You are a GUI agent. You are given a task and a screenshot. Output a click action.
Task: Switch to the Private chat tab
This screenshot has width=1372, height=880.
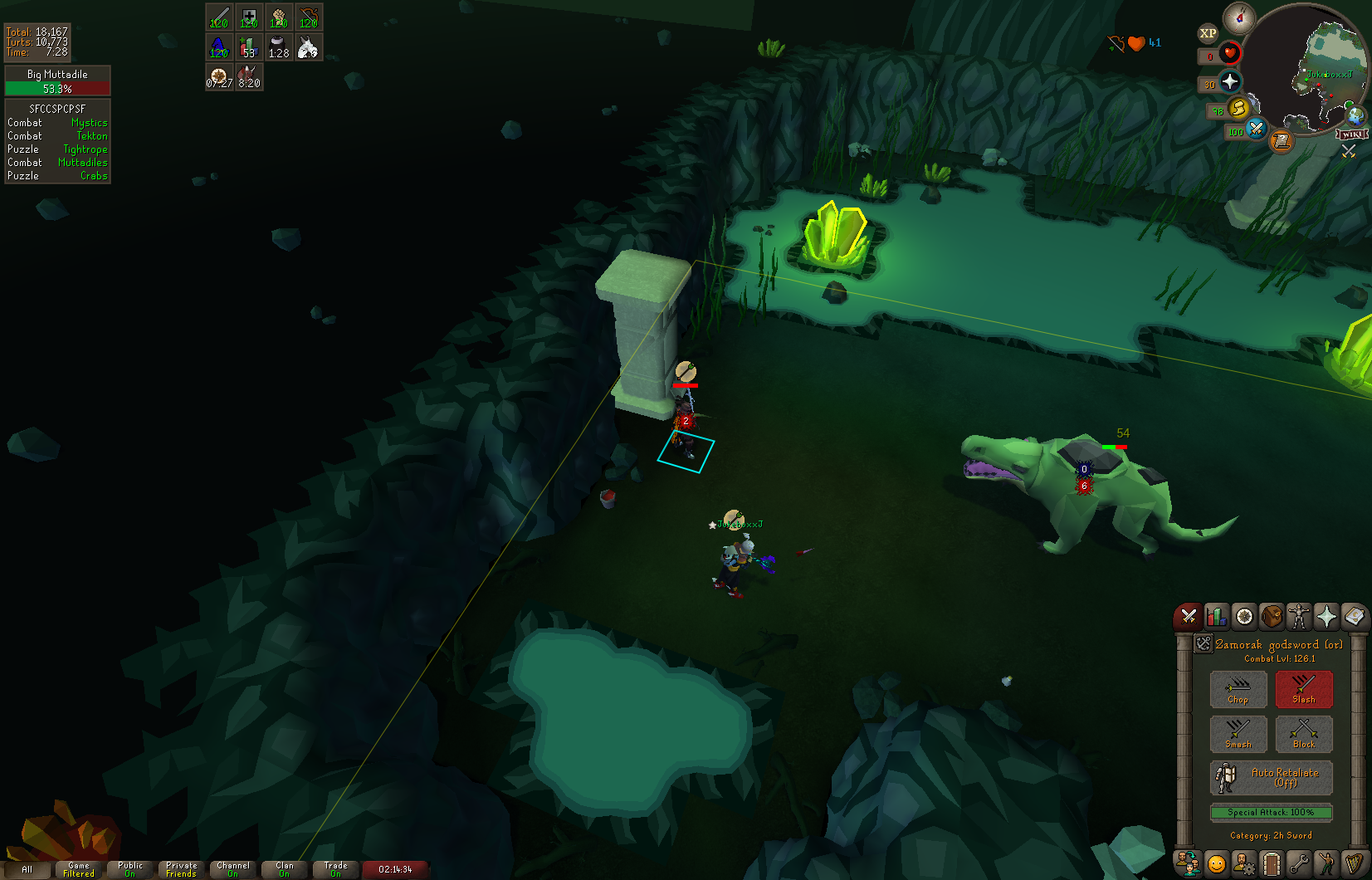point(182,869)
